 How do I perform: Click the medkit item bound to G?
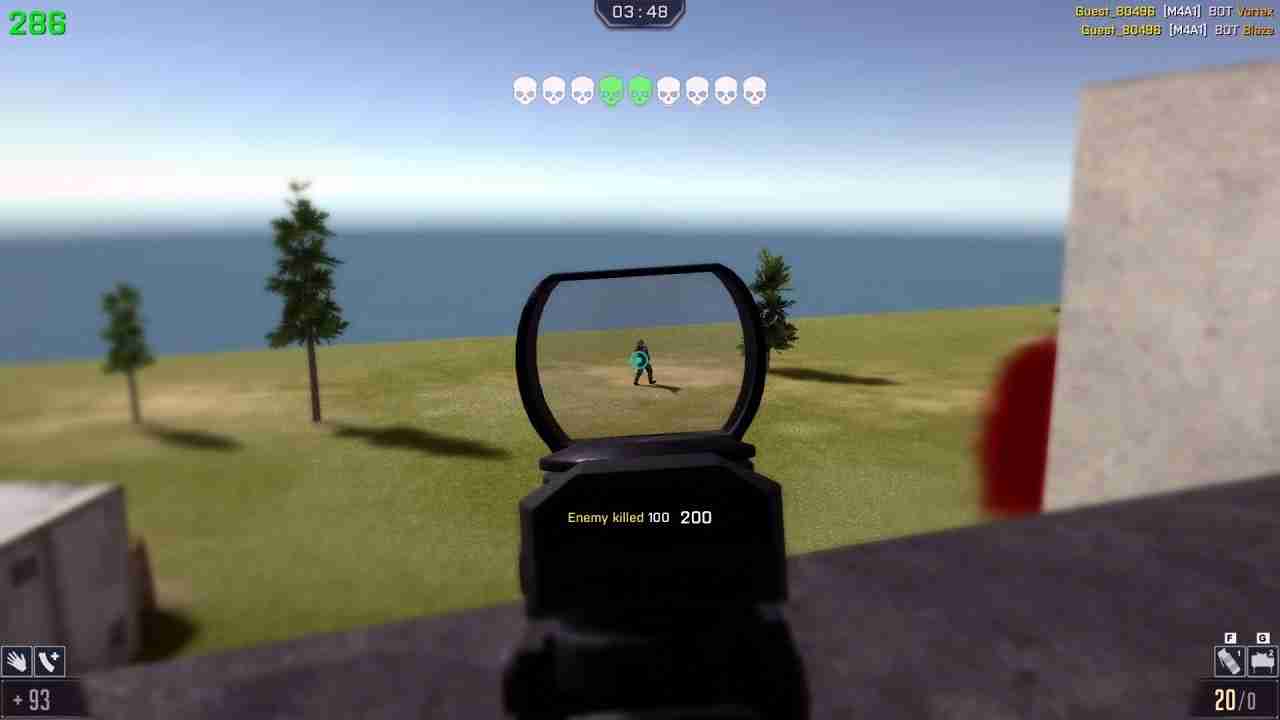(x=1261, y=661)
